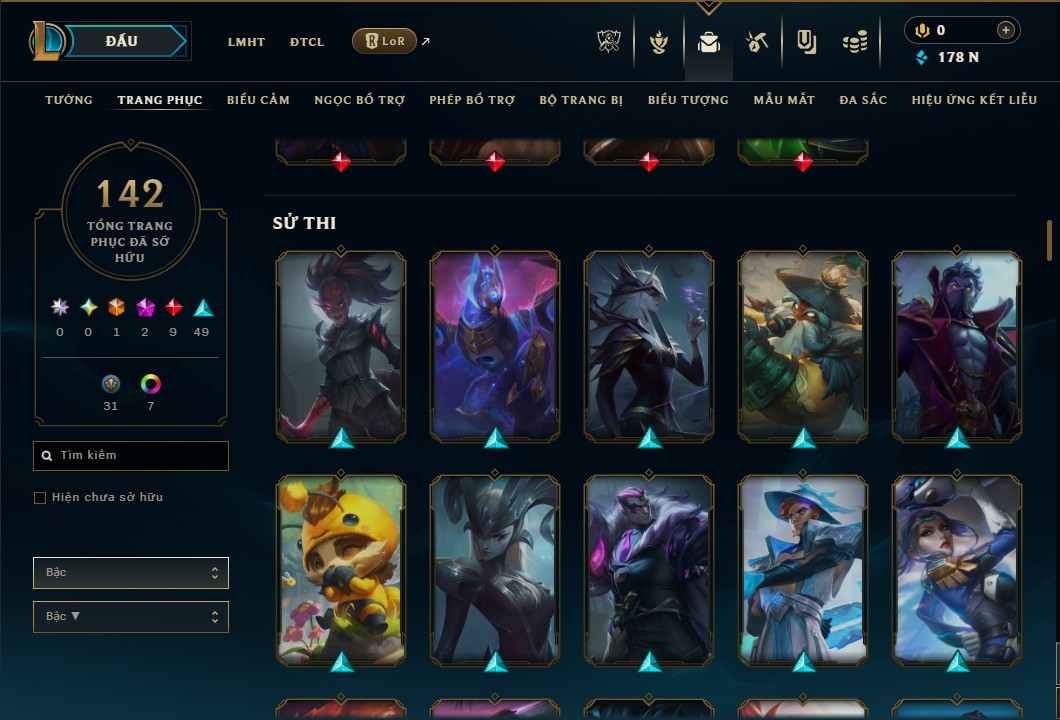Choose the bearded Corki skin with green hat

pyautogui.click(x=803, y=344)
